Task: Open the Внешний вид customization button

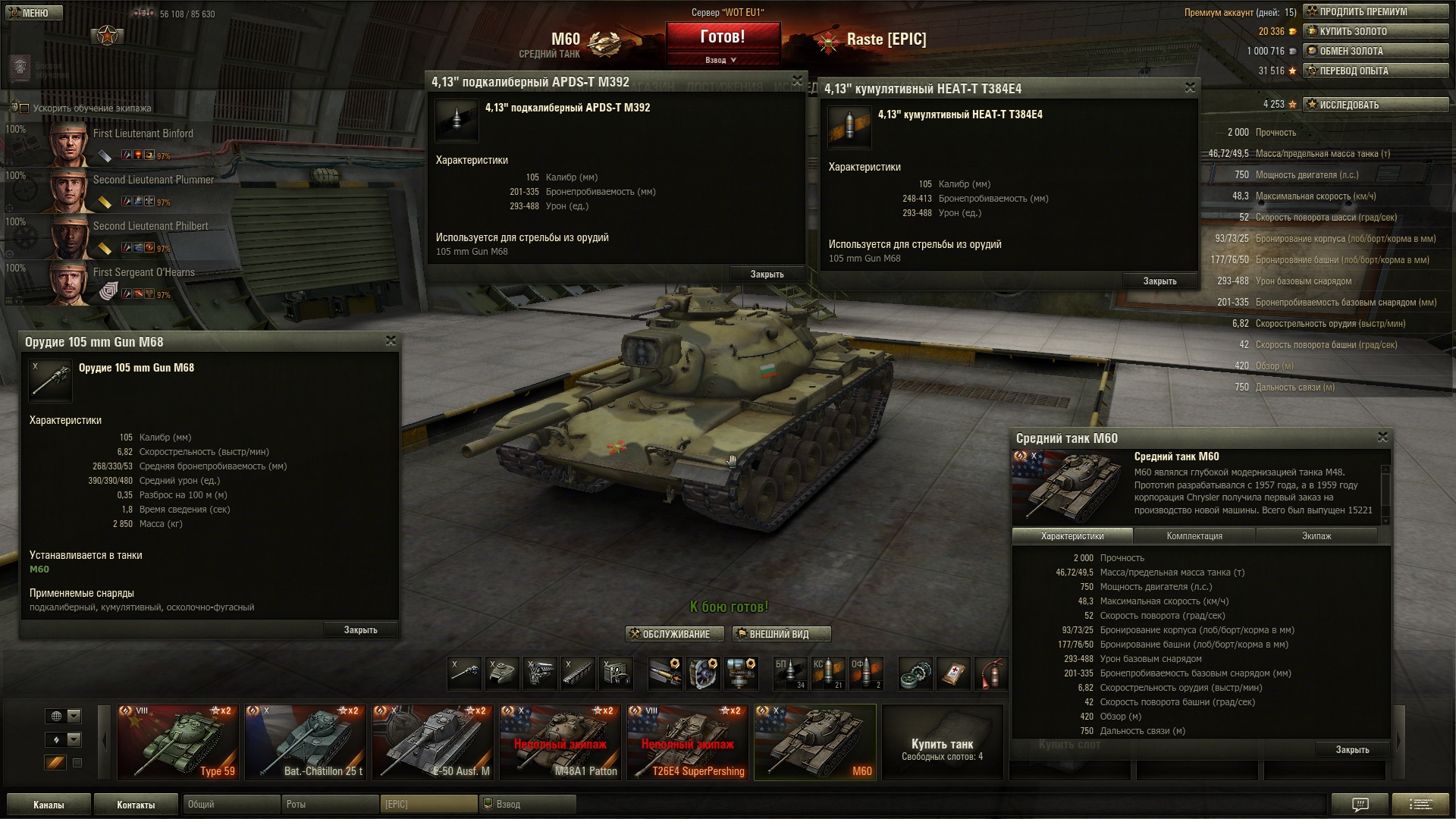Action: [781, 634]
